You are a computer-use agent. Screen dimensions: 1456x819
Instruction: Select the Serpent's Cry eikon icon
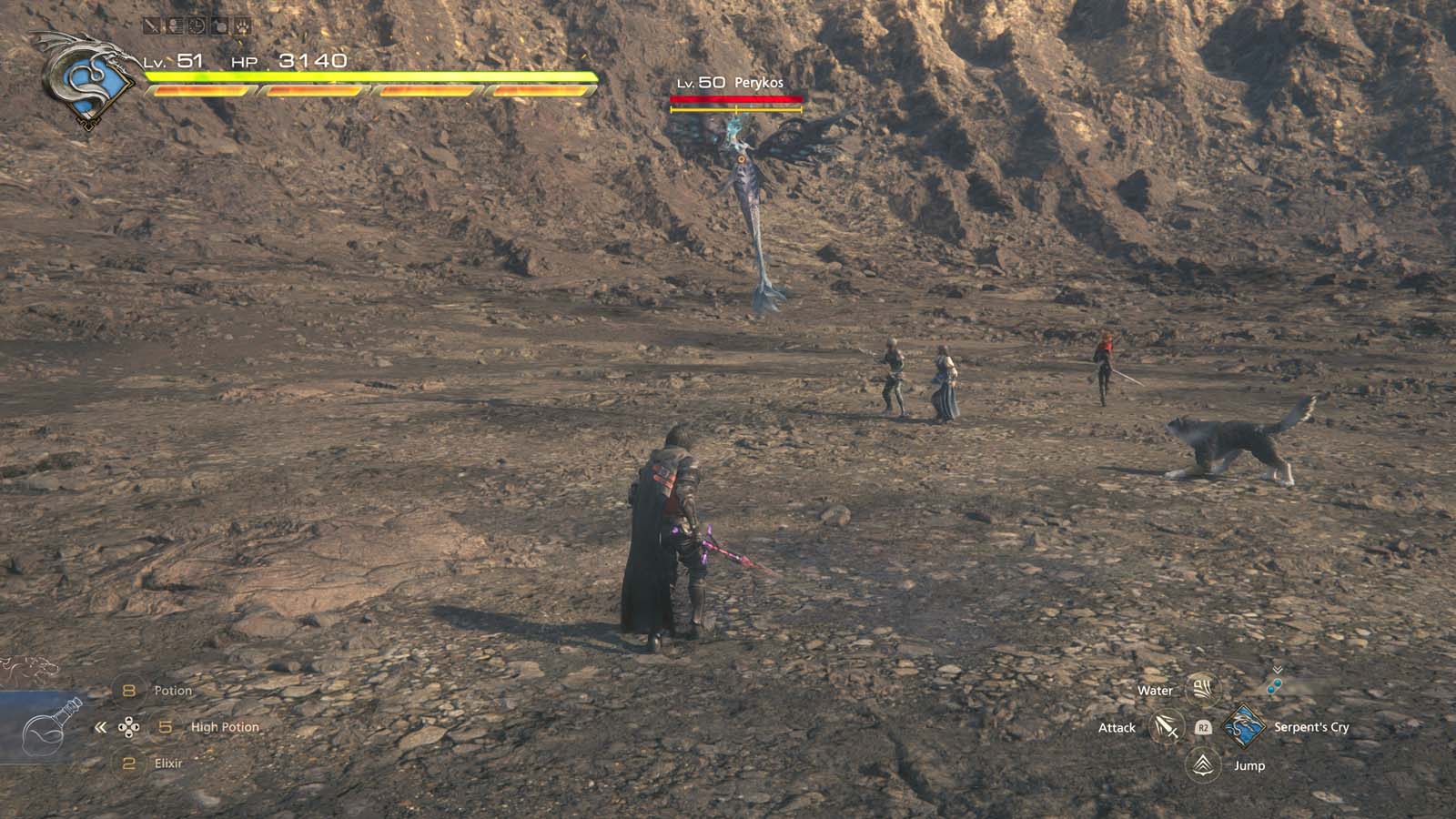(1244, 727)
